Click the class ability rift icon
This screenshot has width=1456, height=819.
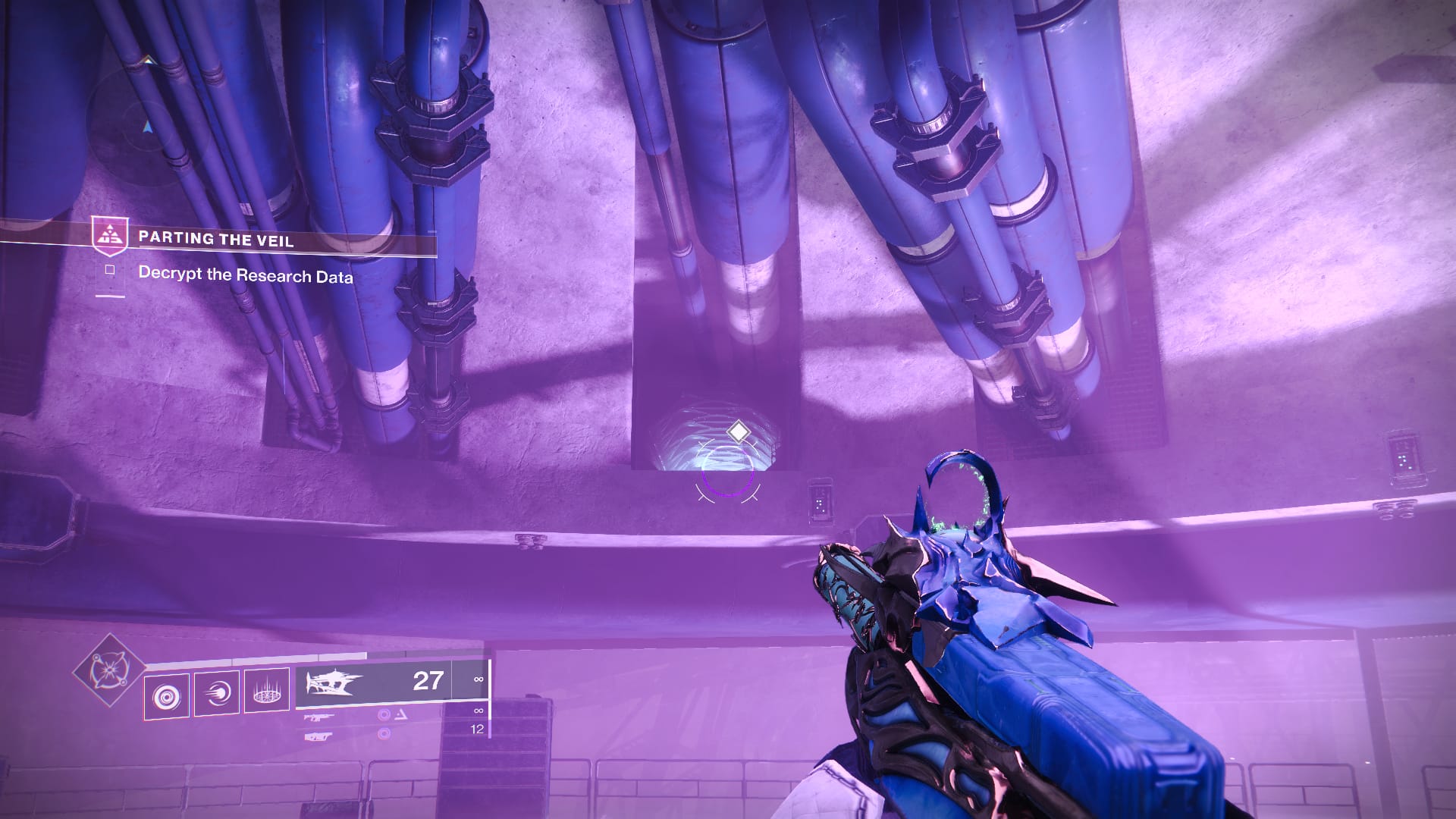pos(268,693)
